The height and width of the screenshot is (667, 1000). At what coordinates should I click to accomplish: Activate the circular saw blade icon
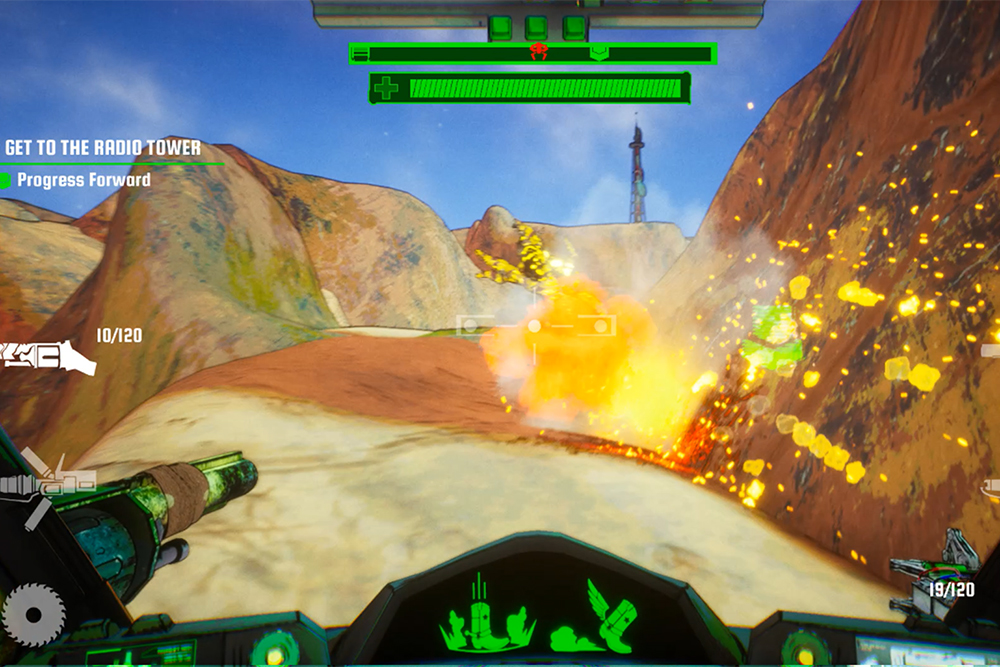coord(34,612)
